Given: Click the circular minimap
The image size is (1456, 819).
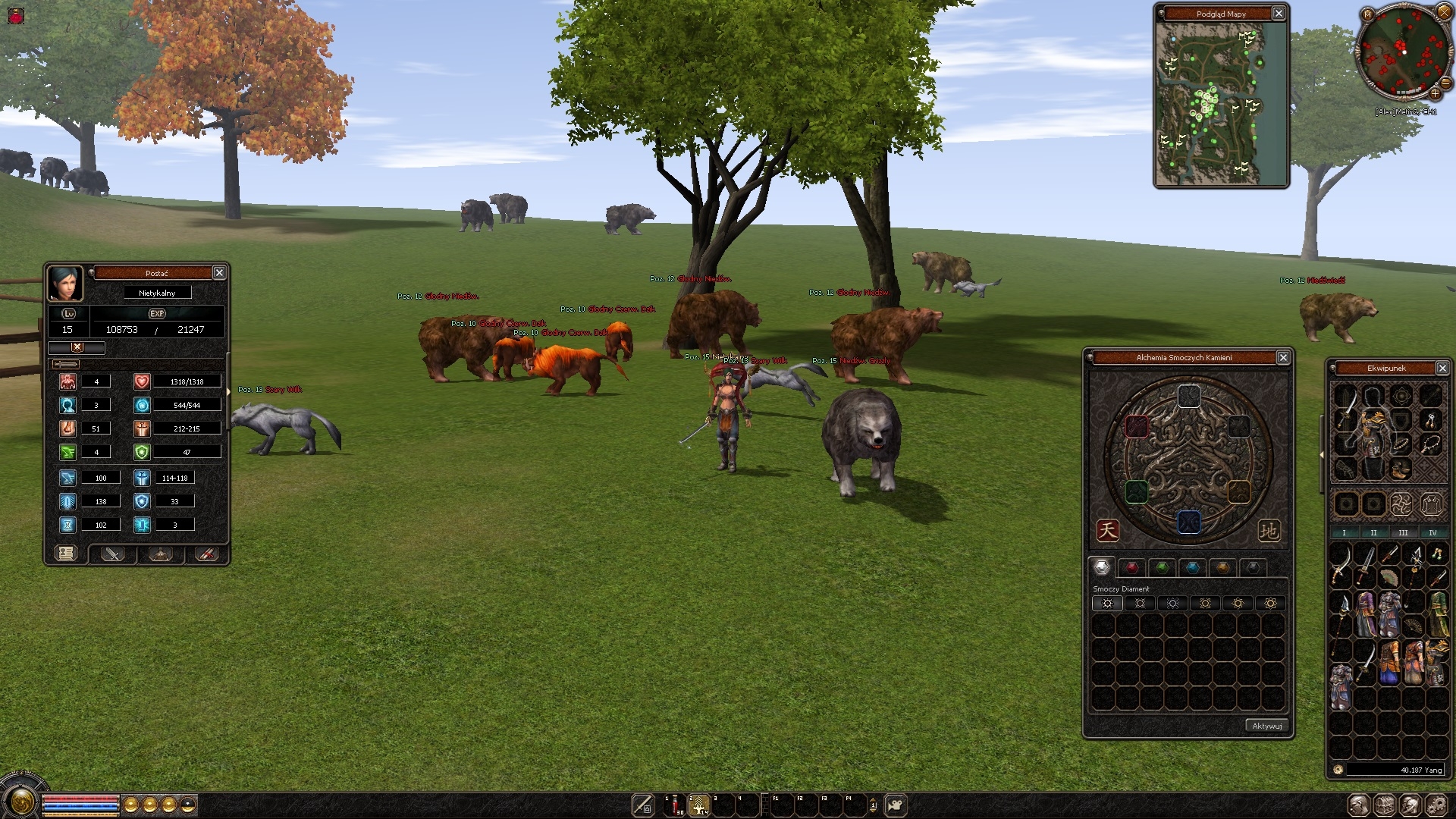Looking at the screenshot, I should [x=1403, y=52].
